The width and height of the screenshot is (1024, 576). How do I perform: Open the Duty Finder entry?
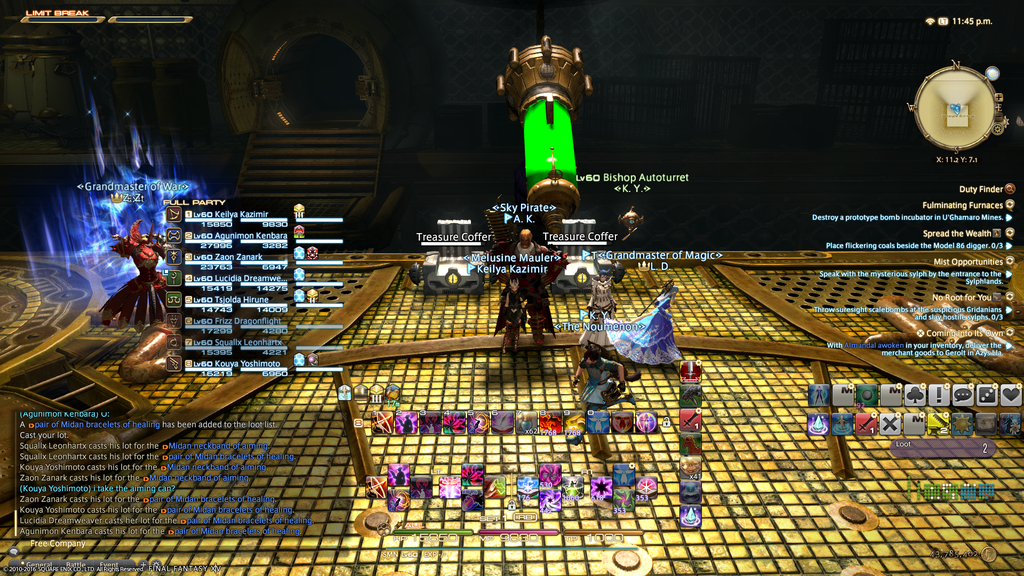point(981,188)
